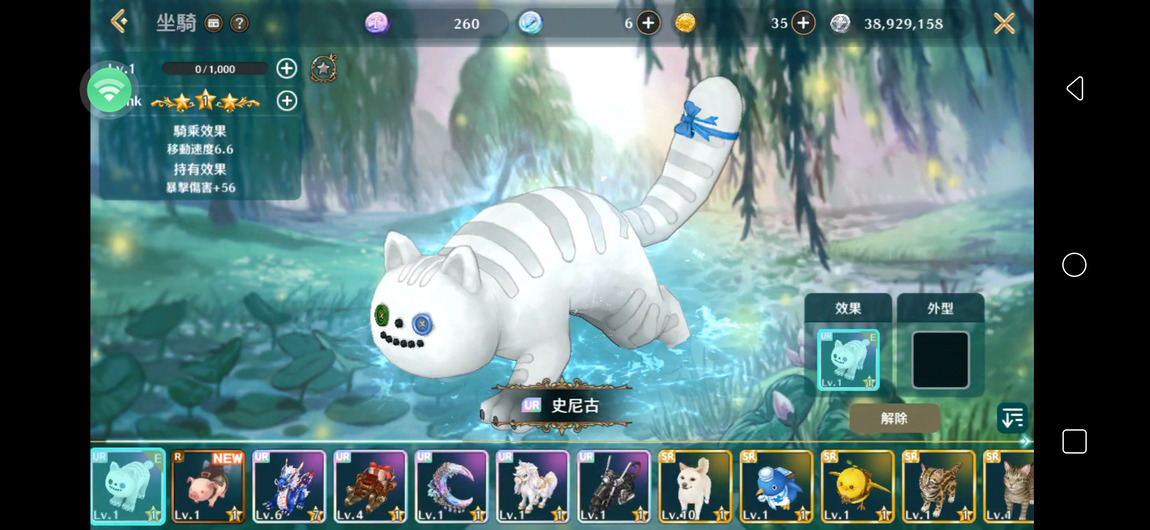Open the star medal icon
This screenshot has height=530, width=1150.
pyautogui.click(x=323, y=68)
